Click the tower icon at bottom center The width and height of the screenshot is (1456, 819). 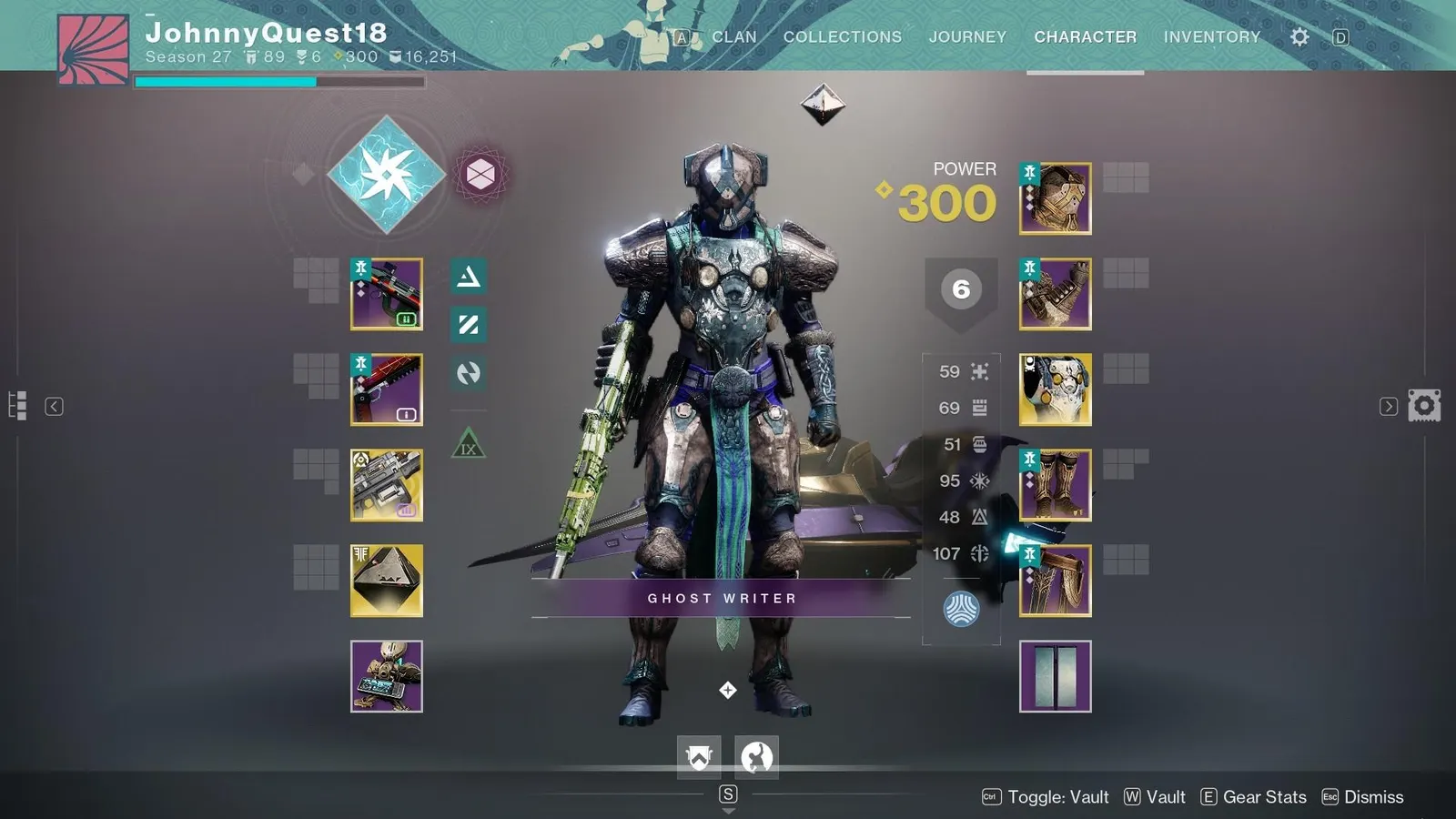[698, 756]
